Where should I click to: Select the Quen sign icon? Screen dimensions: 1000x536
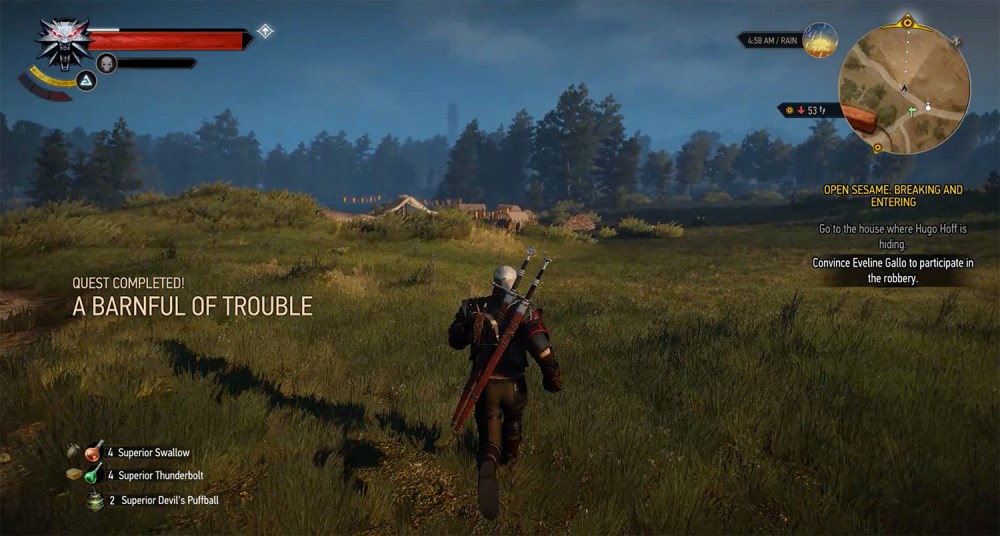86,81
